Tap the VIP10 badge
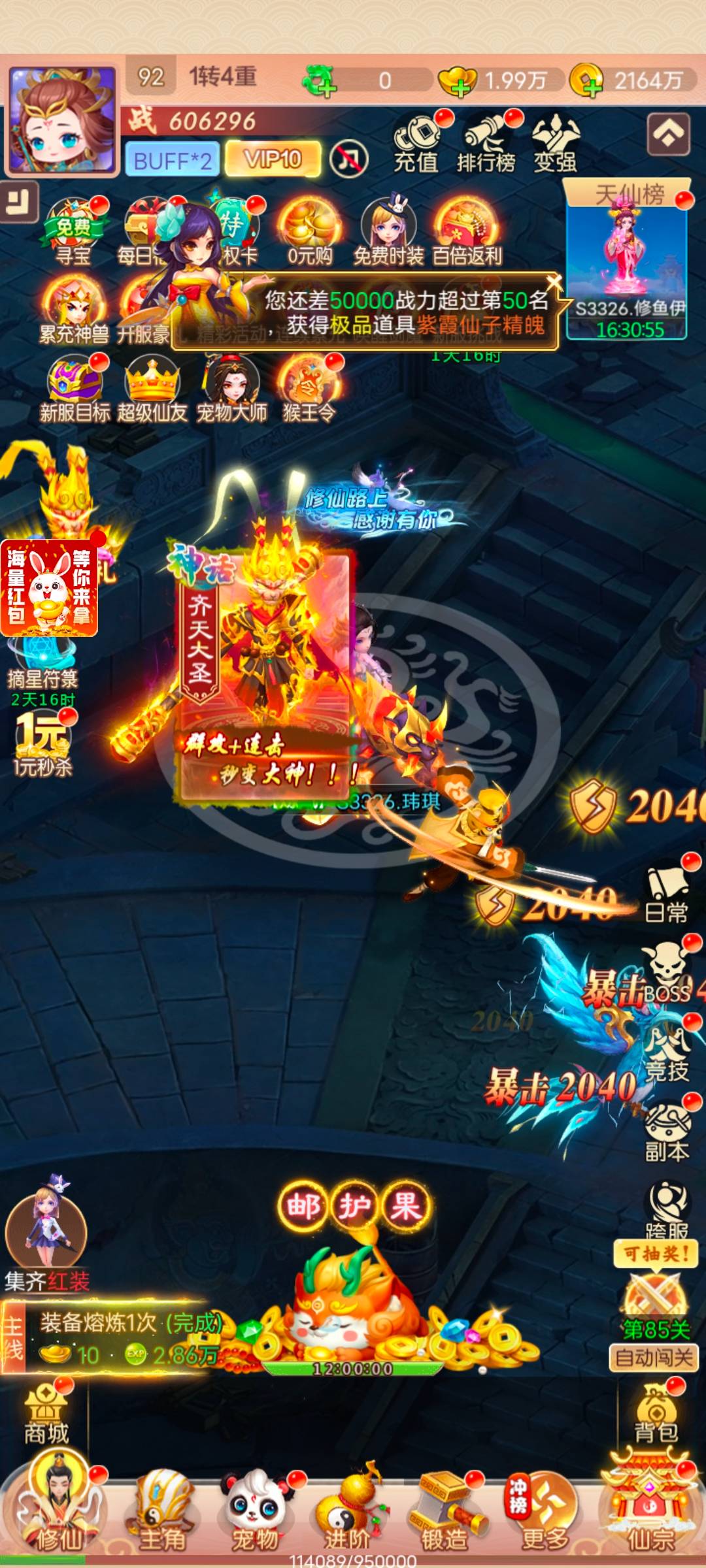This screenshot has height=1568, width=706. point(273,159)
